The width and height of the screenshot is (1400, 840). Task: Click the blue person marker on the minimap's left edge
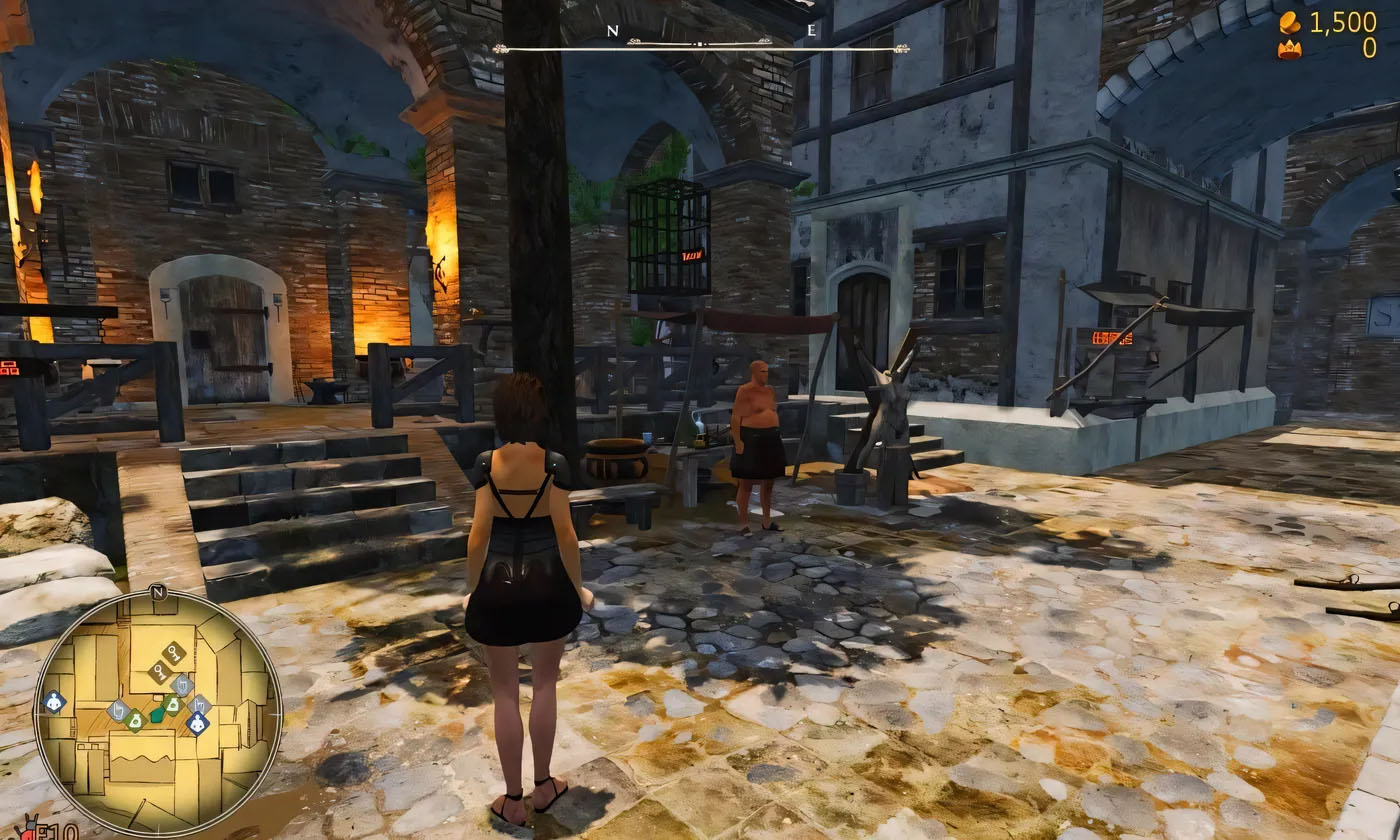pos(53,701)
